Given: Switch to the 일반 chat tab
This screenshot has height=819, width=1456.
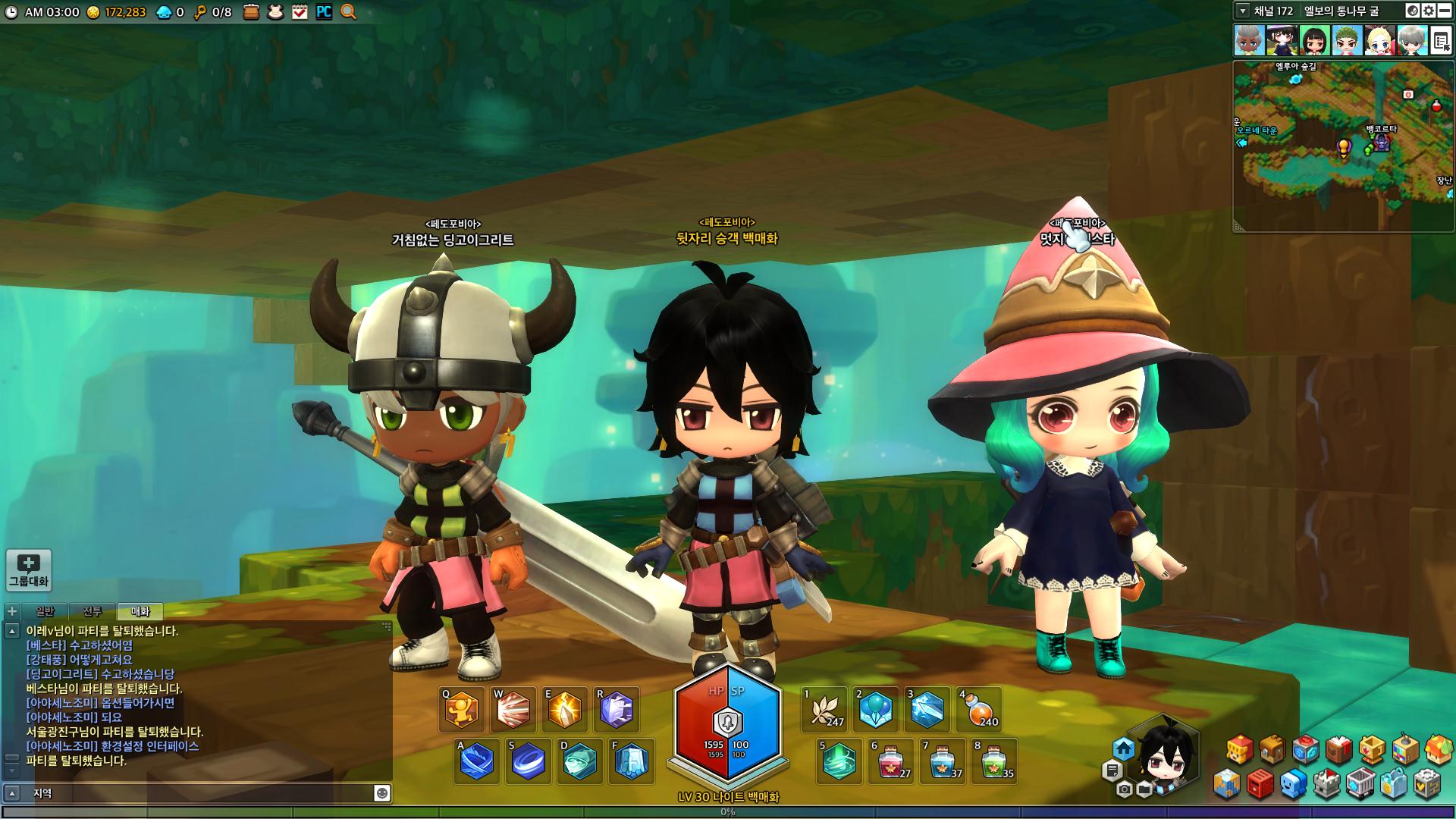Looking at the screenshot, I should [x=45, y=611].
